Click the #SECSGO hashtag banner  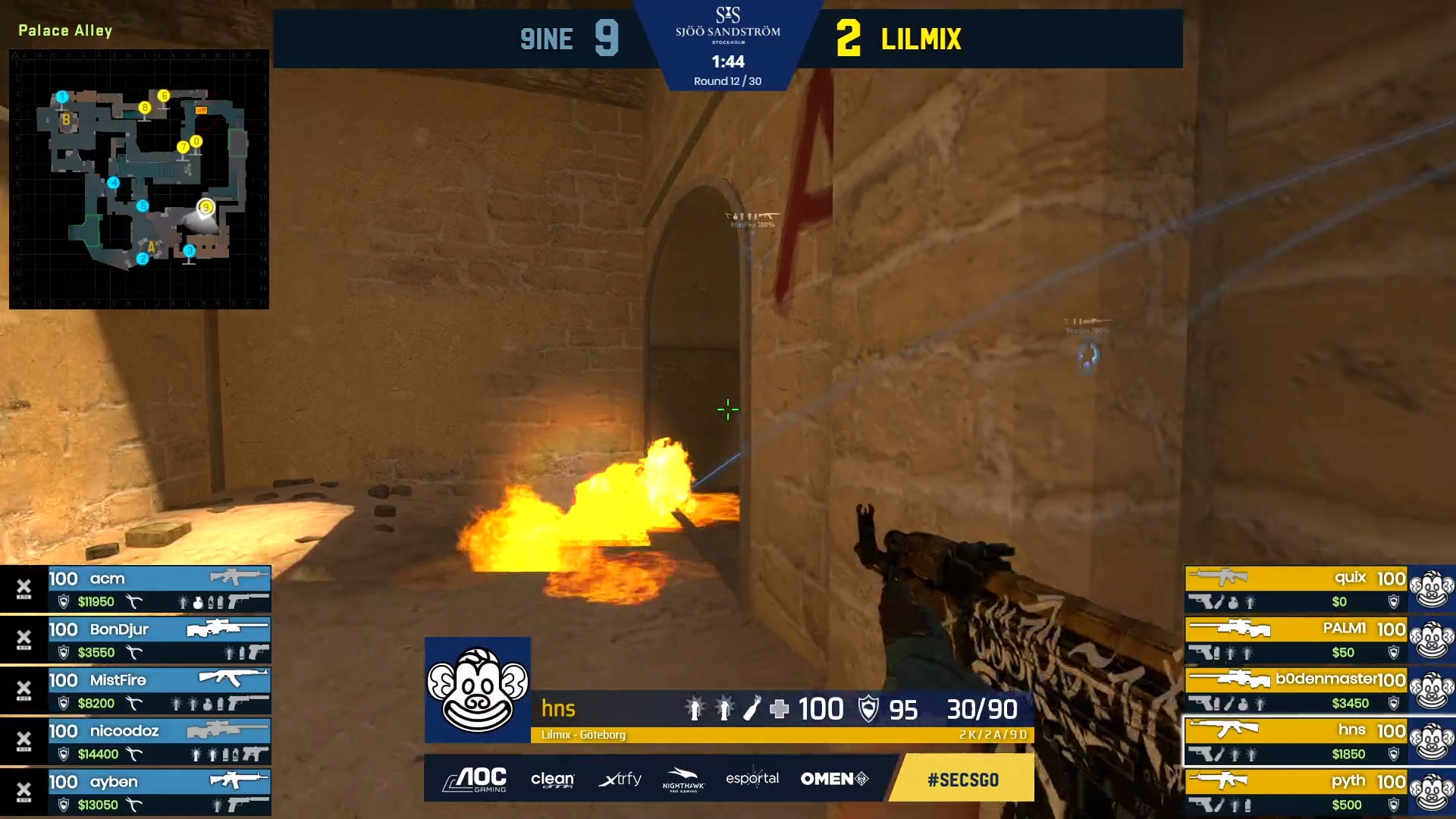pyautogui.click(x=962, y=780)
